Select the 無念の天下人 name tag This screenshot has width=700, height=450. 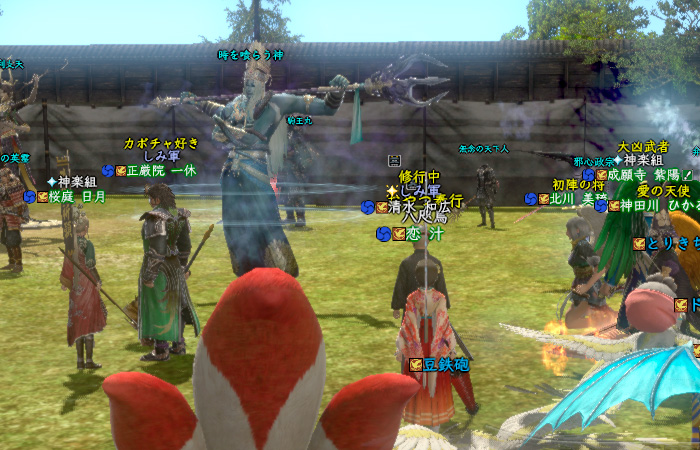pyautogui.click(x=484, y=149)
